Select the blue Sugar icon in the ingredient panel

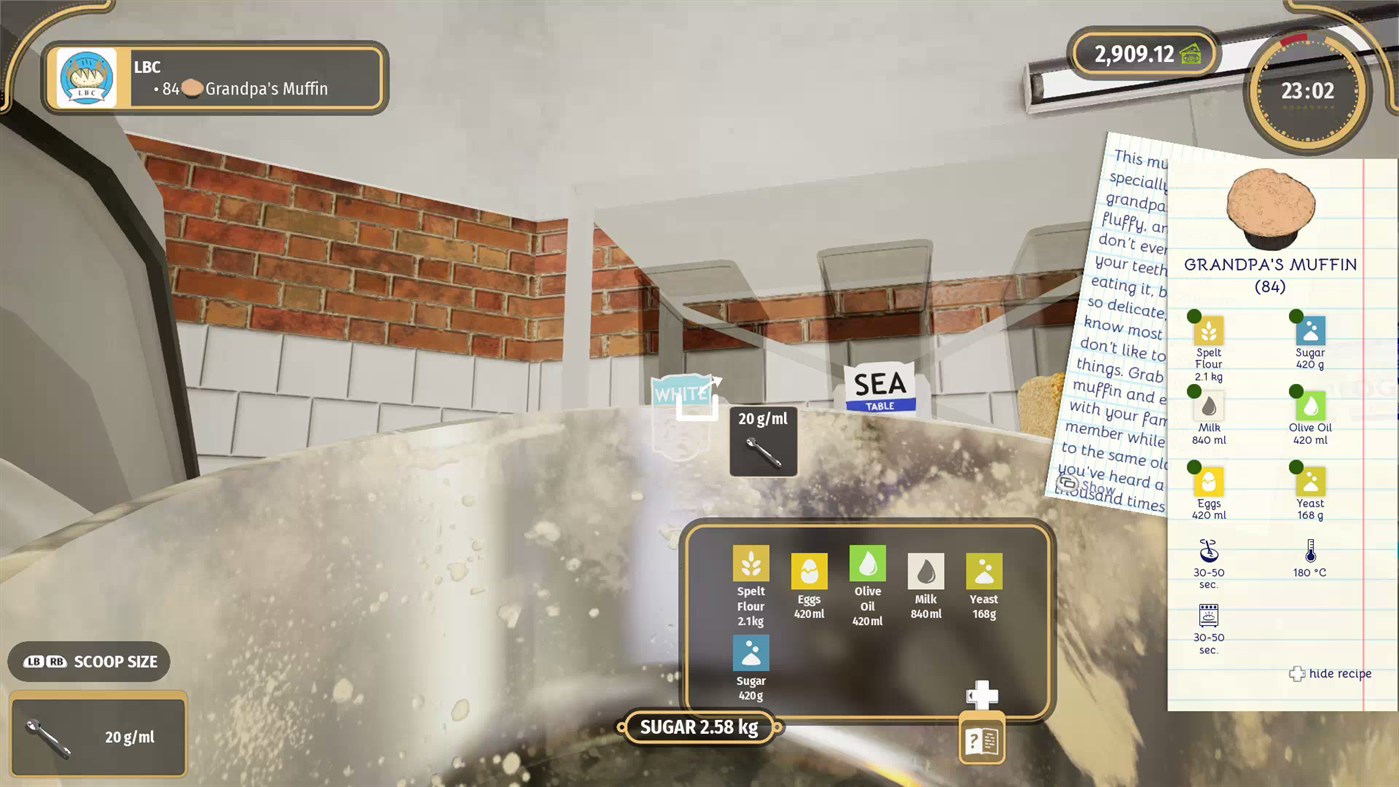[x=750, y=654]
